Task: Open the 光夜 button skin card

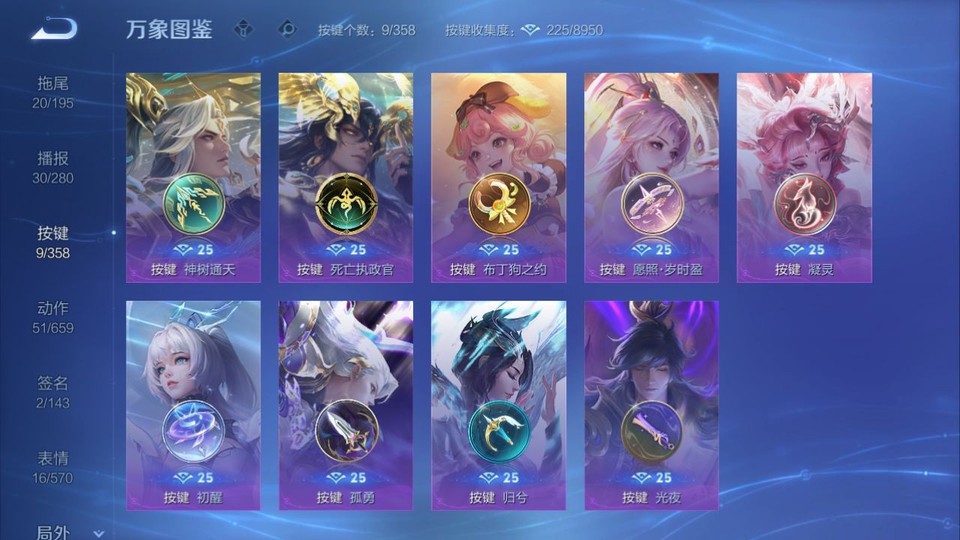Action: (x=651, y=405)
